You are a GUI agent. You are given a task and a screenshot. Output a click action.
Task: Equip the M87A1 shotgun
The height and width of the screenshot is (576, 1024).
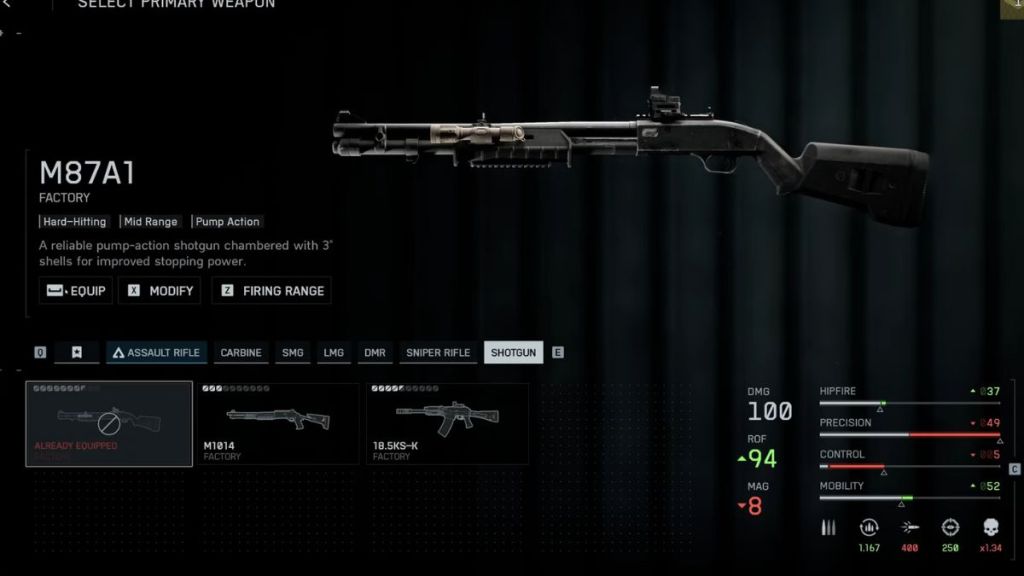click(75, 291)
